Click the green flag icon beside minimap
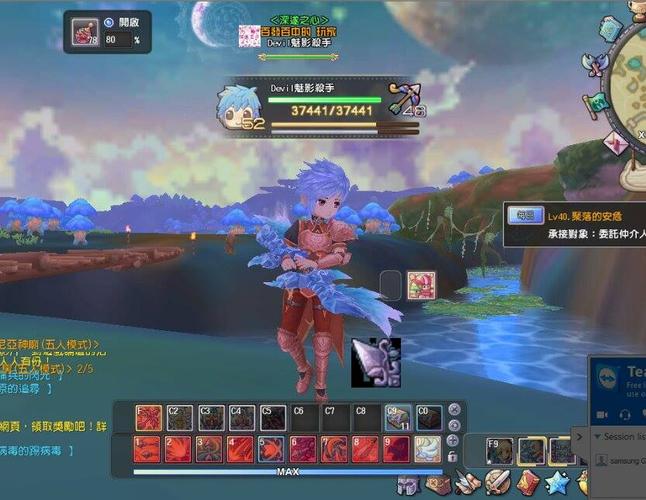 coord(596,104)
